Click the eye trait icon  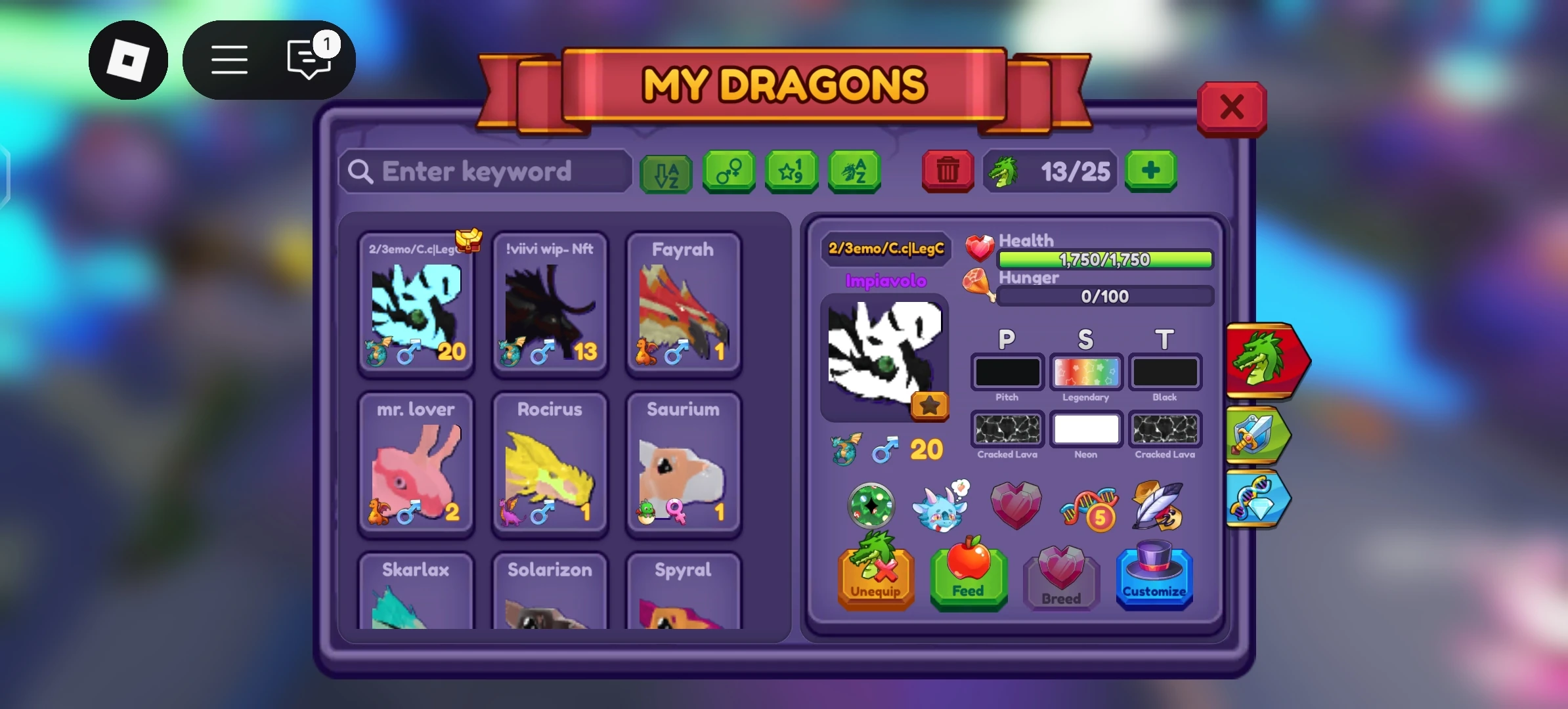(x=871, y=505)
